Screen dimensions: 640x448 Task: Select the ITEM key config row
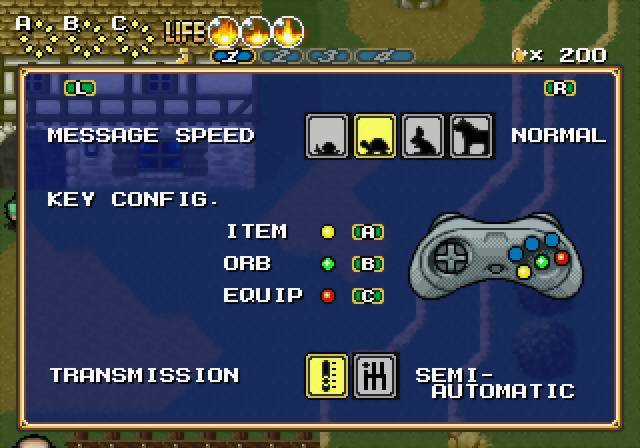pyautogui.click(x=304, y=232)
